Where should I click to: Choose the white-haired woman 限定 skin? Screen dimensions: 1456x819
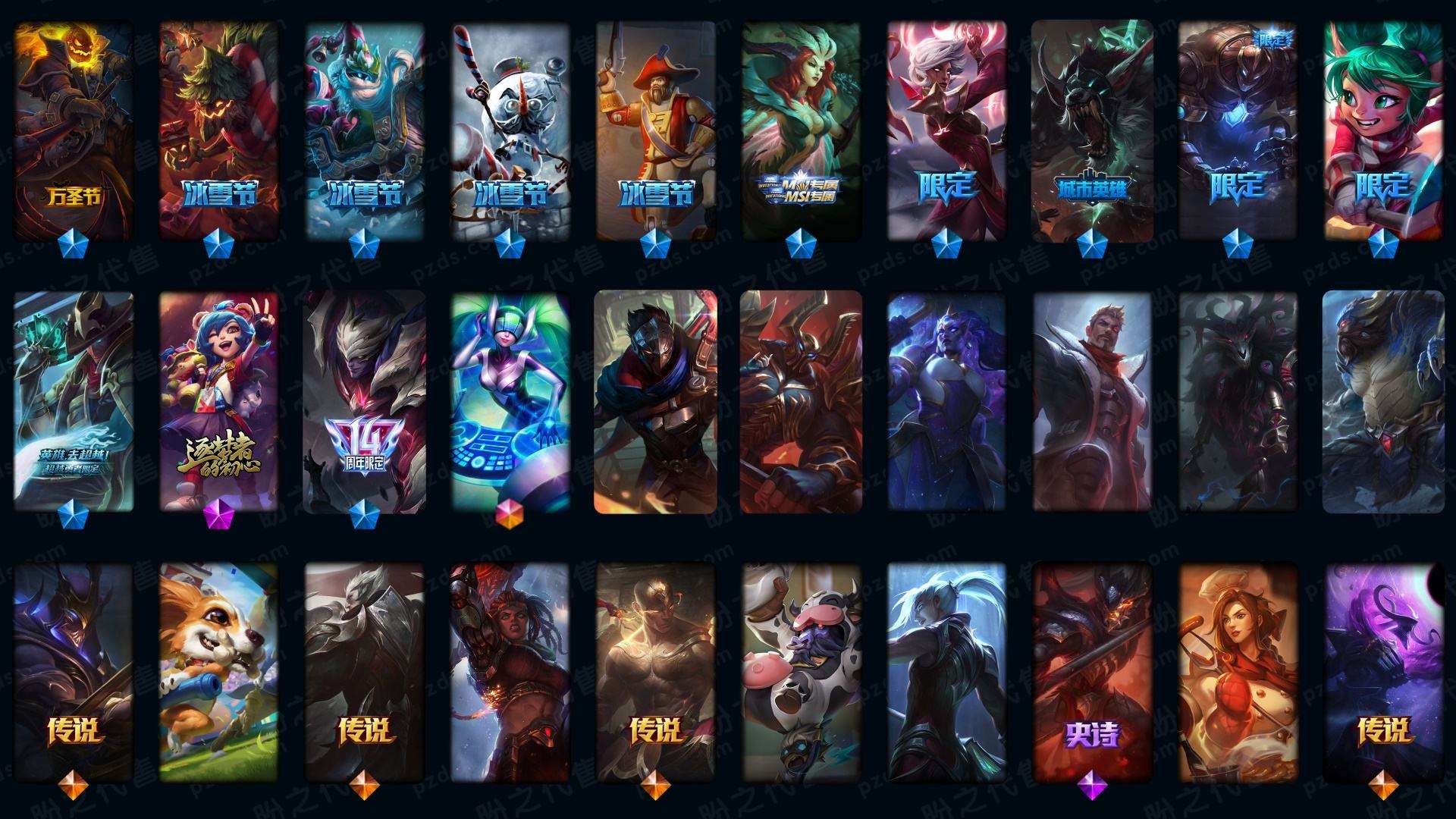[x=946, y=129]
